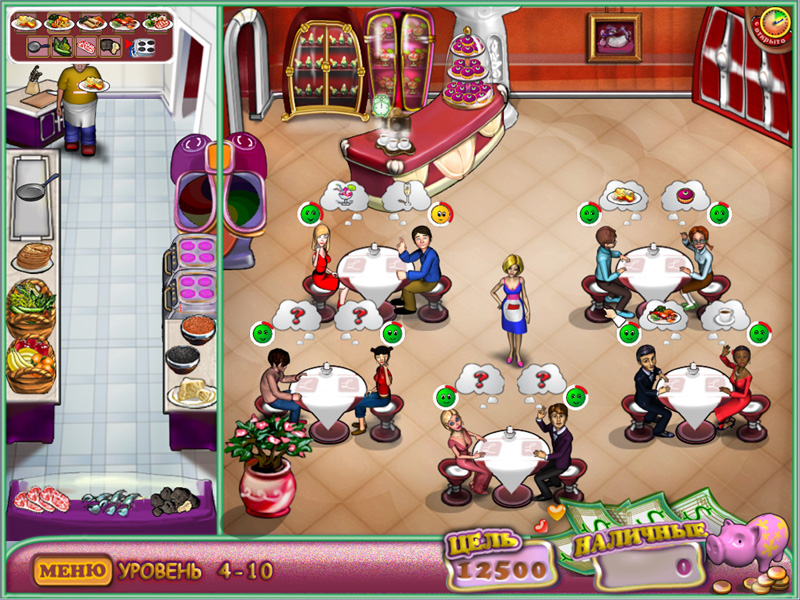This screenshot has width=800, height=600.
Task: Pick up the raw meat steaks on the tray
Action: click(x=42, y=497)
